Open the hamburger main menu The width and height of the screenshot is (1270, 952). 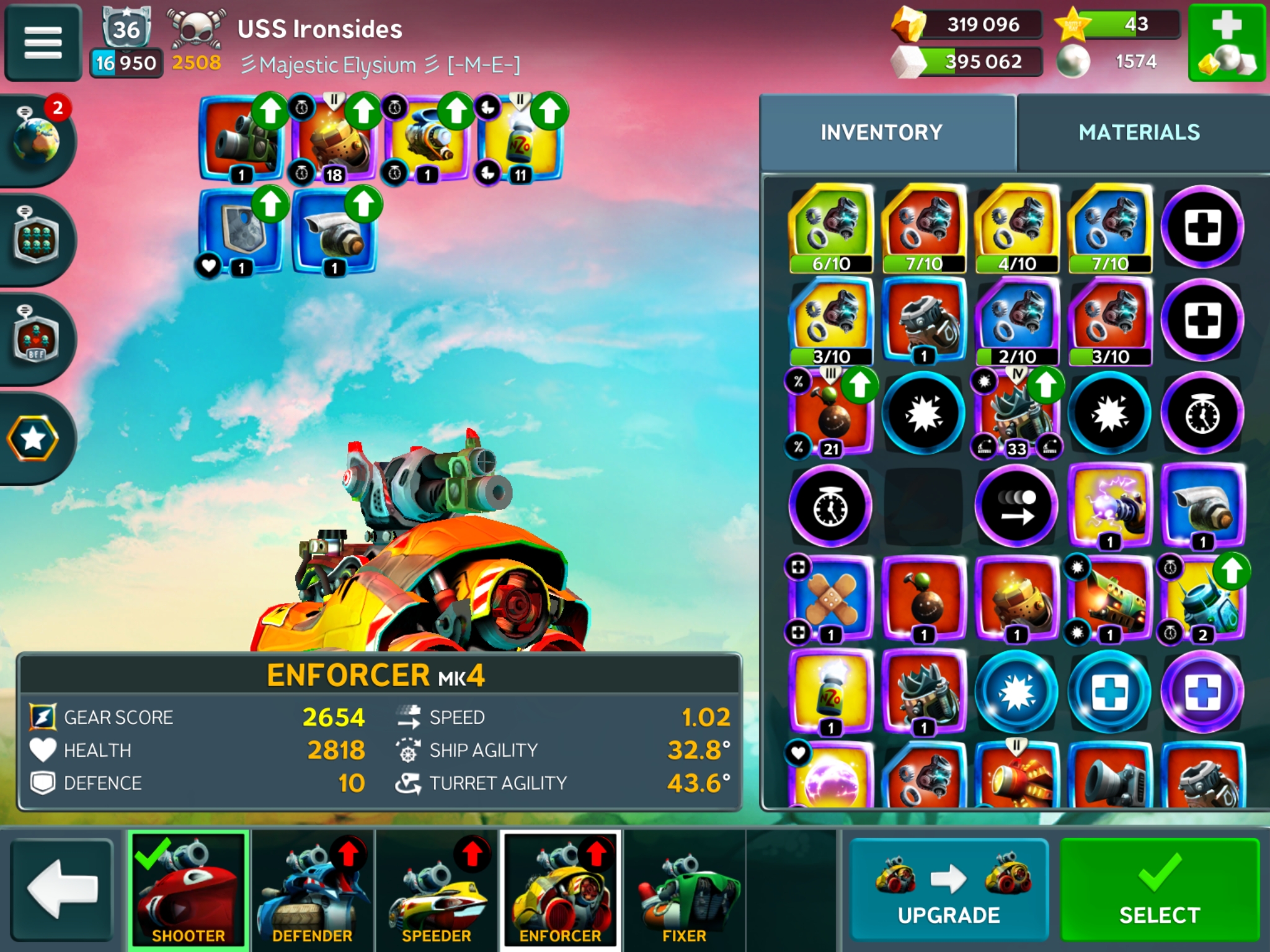(x=43, y=43)
